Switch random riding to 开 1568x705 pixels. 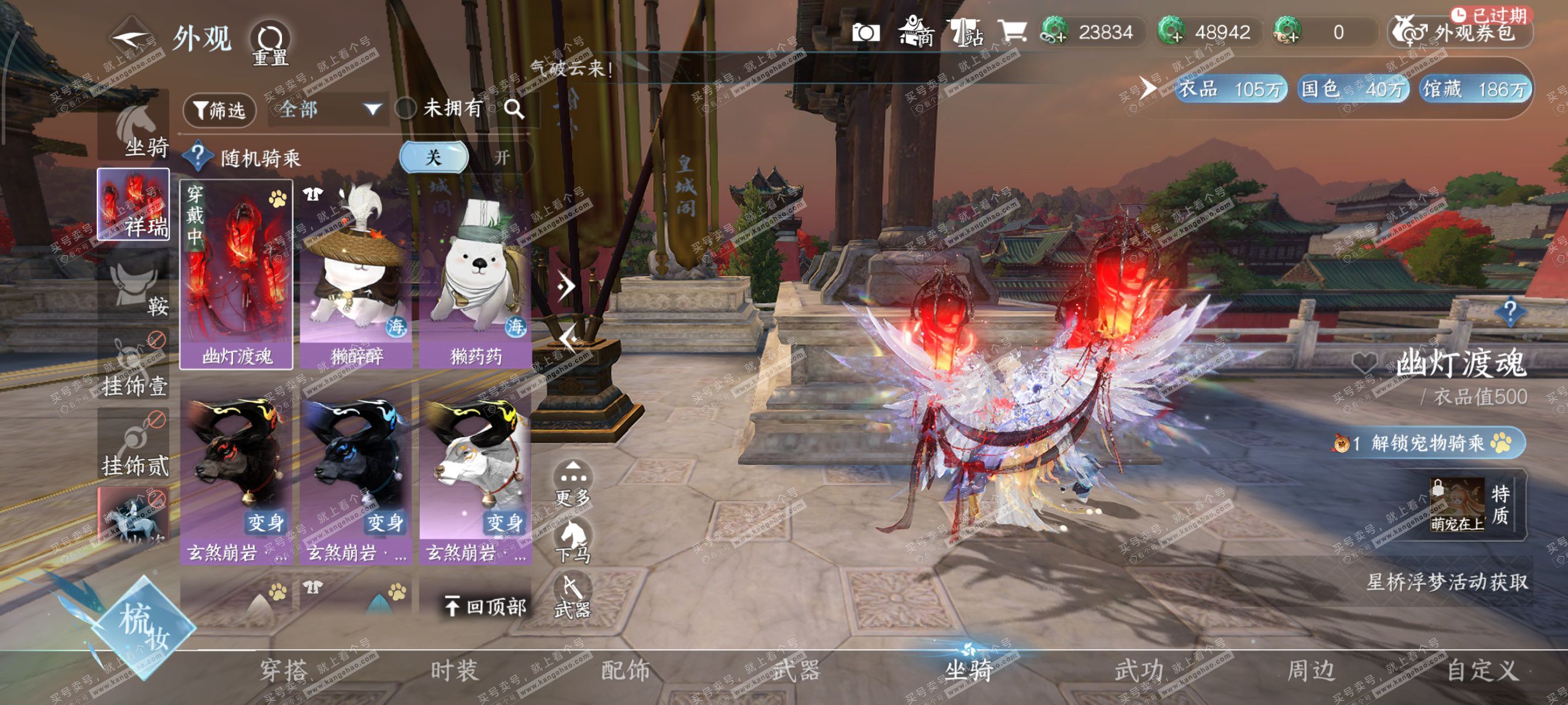pyautogui.click(x=502, y=157)
